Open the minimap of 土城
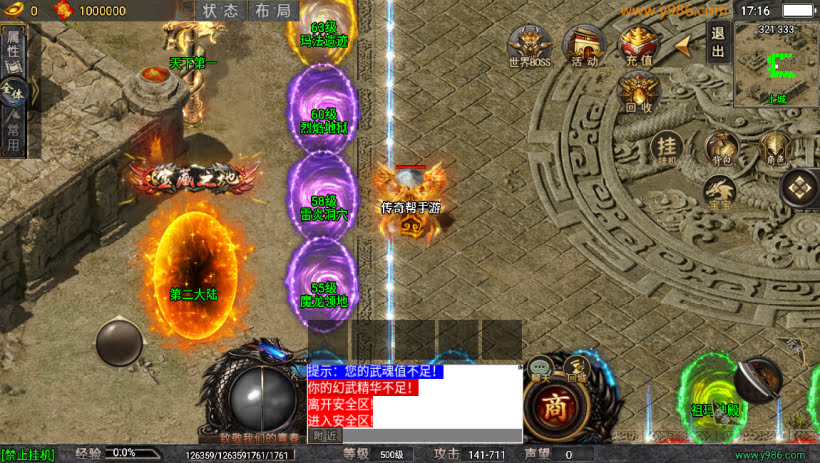This screenshot has width=820, height=463. (x=776, y=65)
